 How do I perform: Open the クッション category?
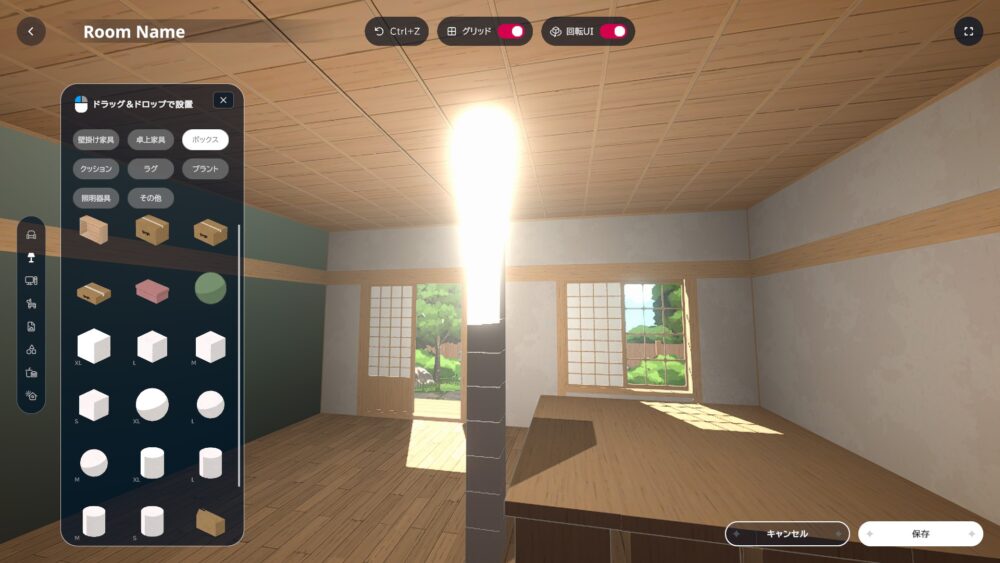(96, 169)
